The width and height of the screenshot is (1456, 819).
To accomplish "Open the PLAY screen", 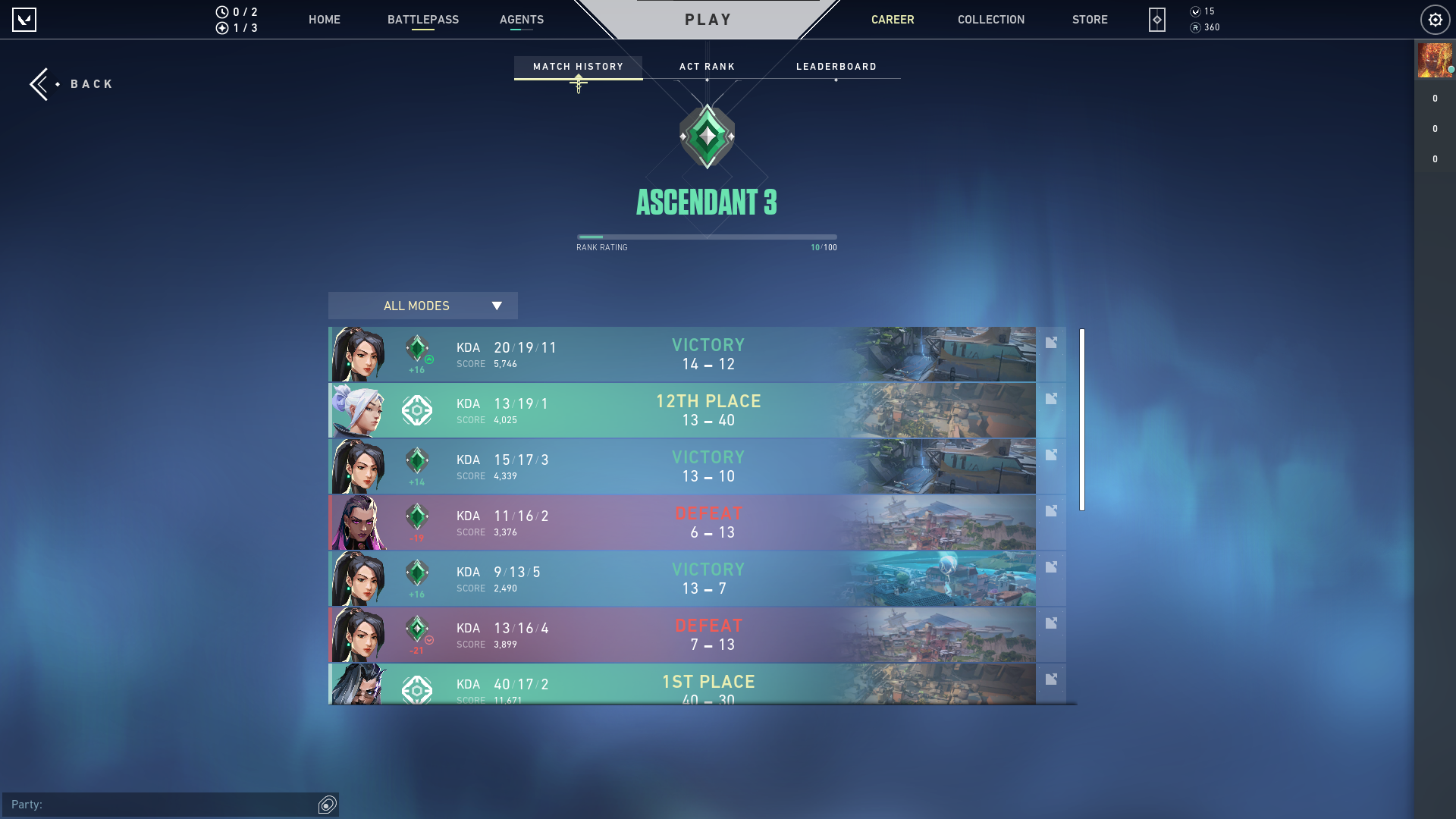I will click(707, 20).
